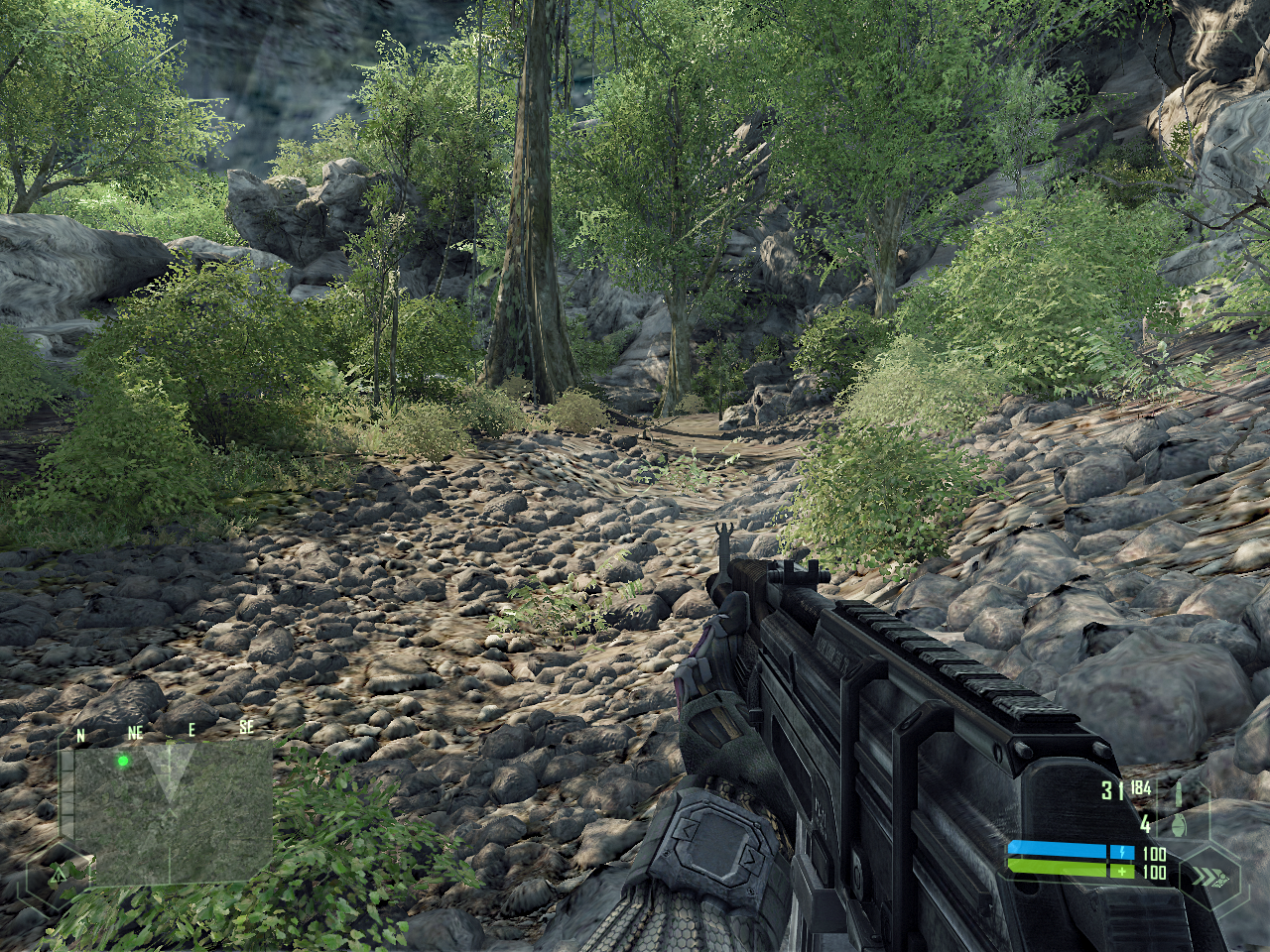Click the bullet ammo type icon

click(x=1178, y=793)
